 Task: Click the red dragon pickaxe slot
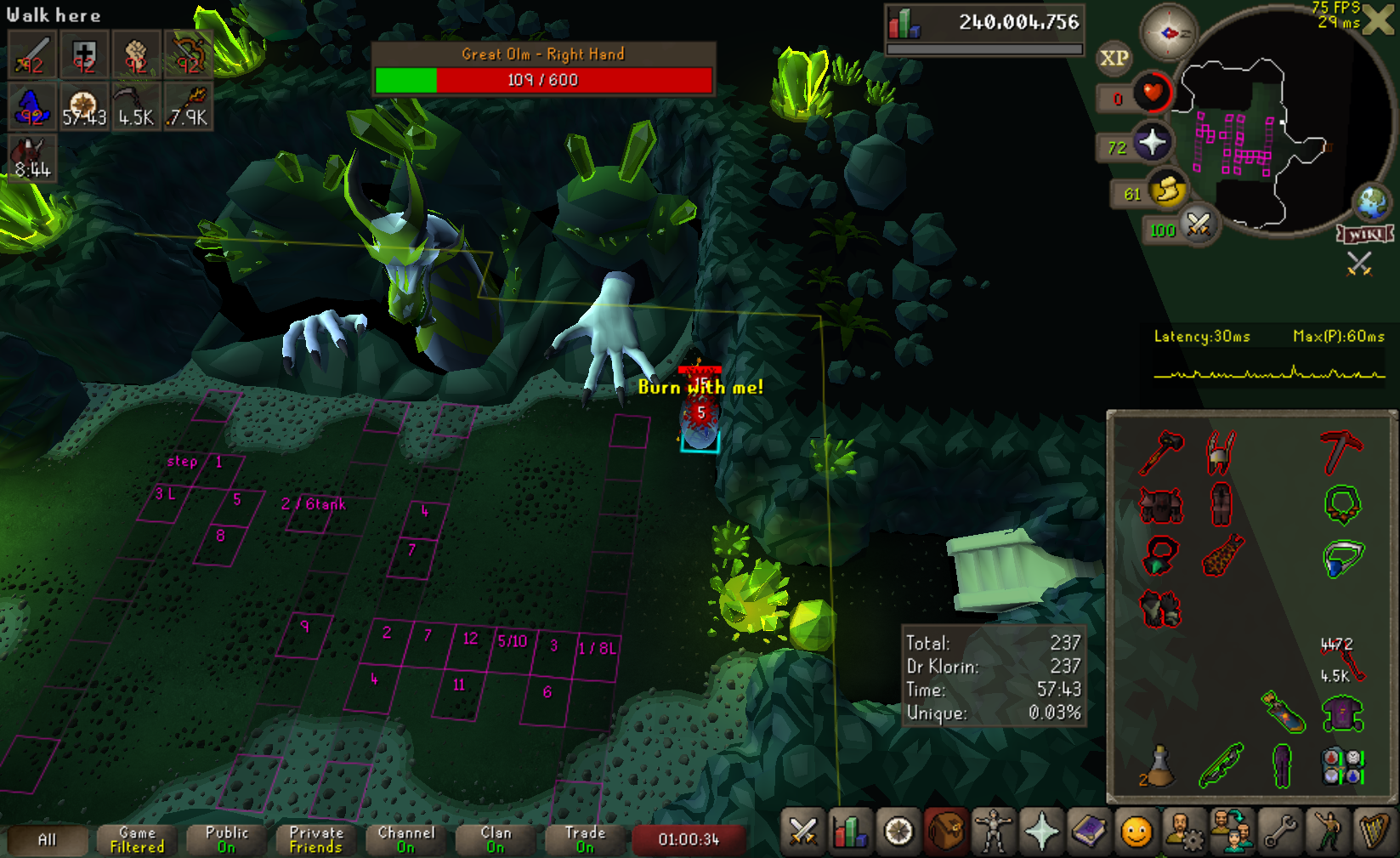tap(1341, 451)
